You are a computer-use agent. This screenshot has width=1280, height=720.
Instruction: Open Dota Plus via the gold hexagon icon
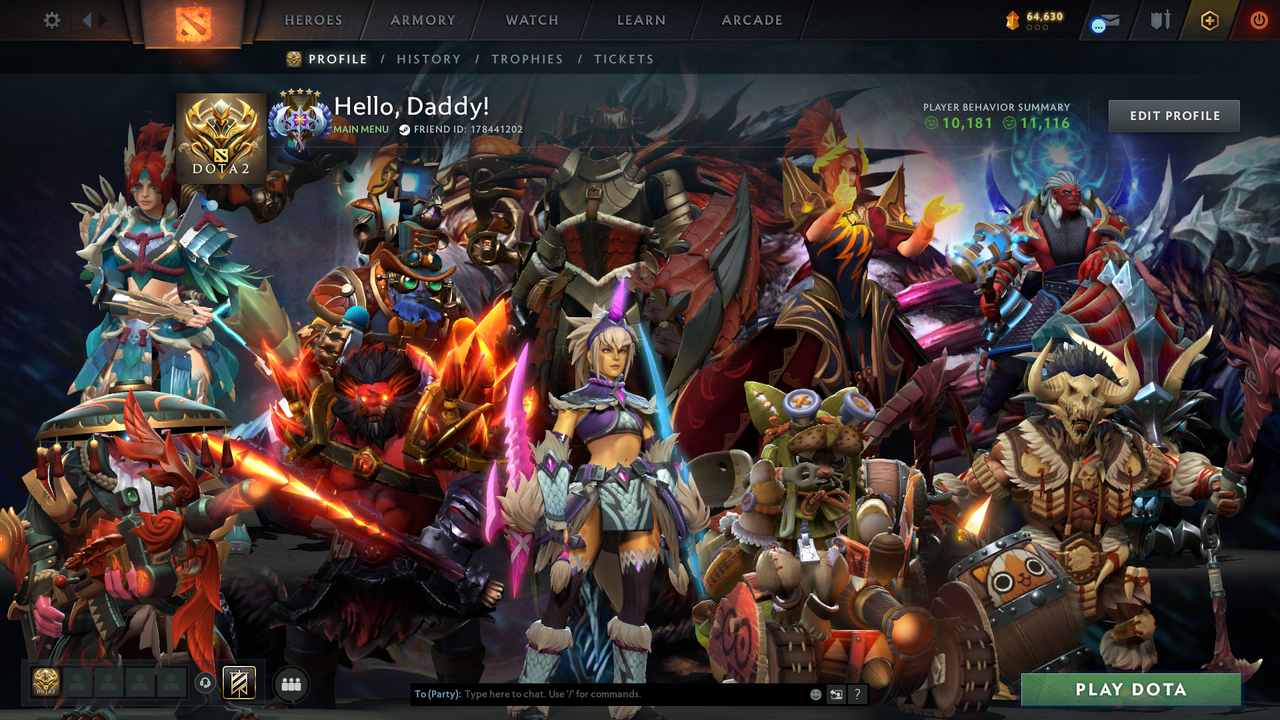[x=1209, y=22]
